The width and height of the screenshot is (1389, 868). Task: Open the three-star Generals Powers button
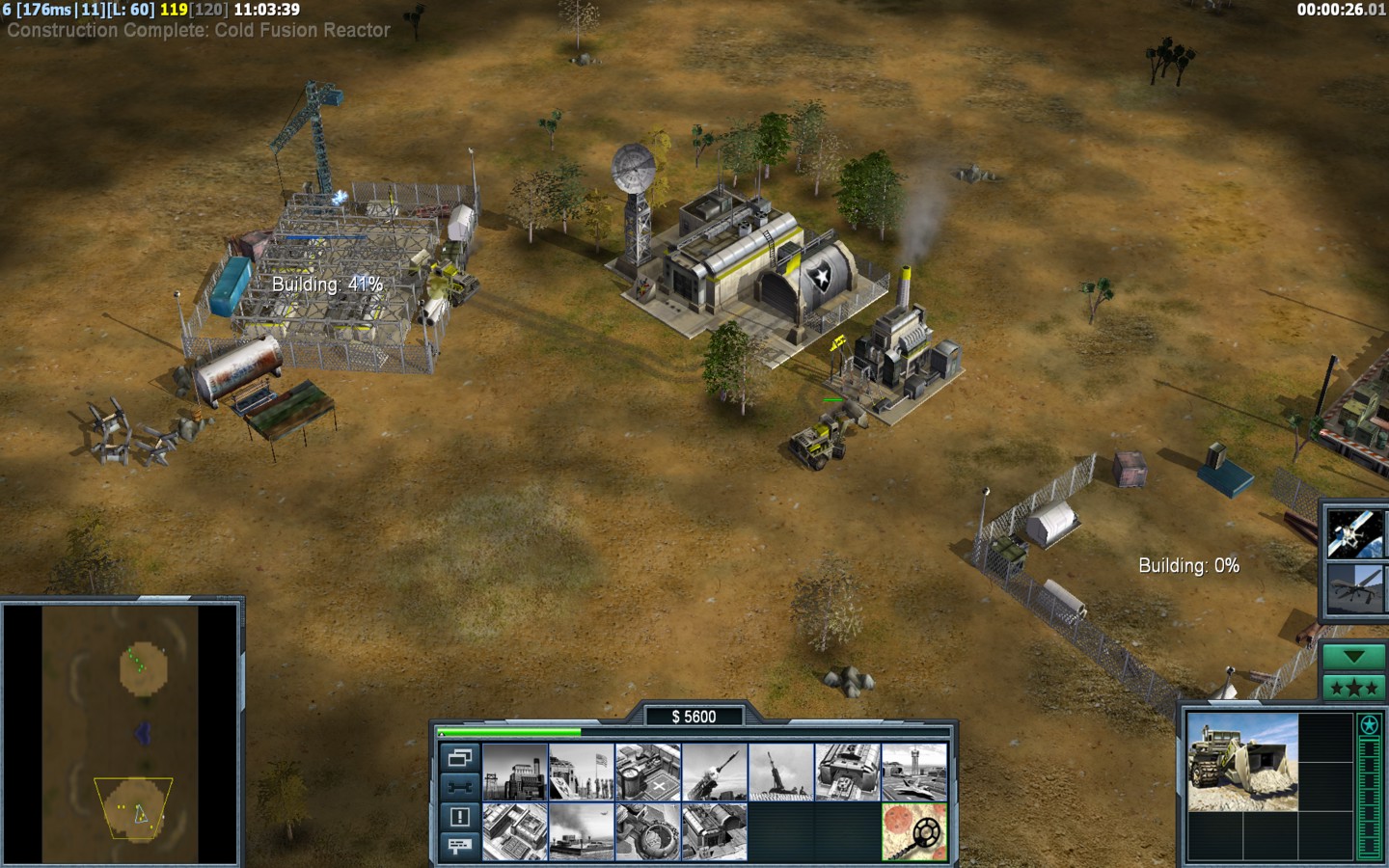pos(1354,688)
